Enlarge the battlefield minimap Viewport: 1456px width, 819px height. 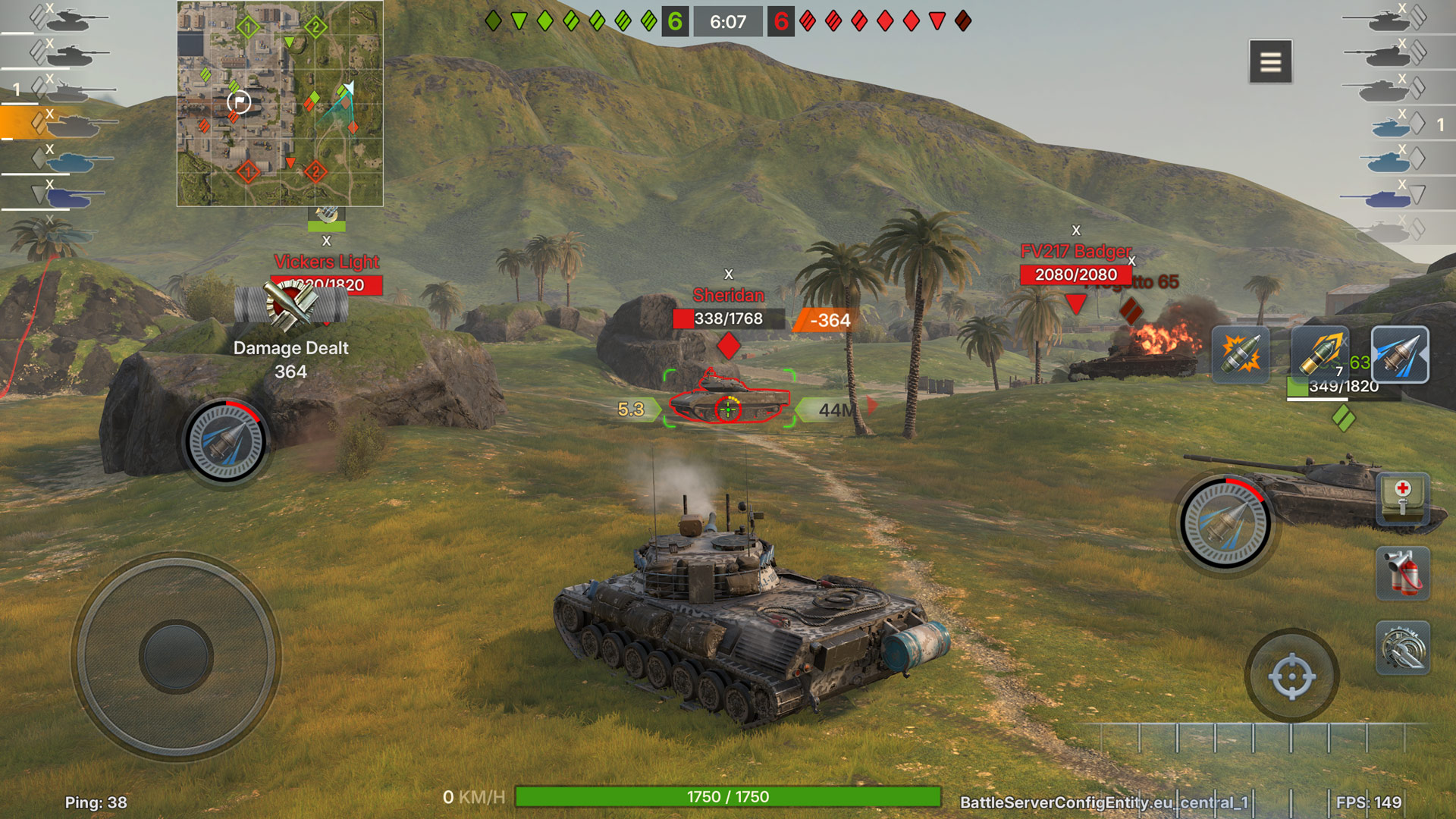point(280,104)
